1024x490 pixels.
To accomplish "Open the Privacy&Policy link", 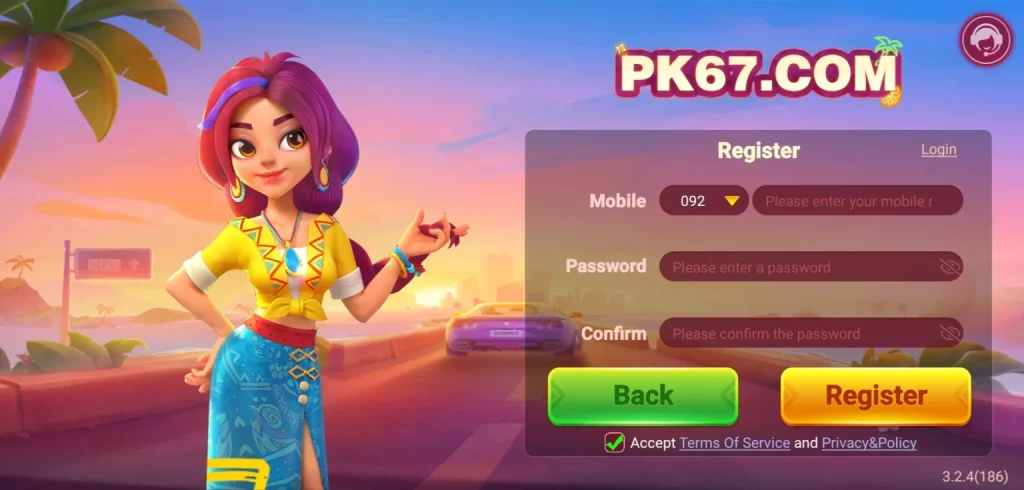I will (x=868, y=442).
